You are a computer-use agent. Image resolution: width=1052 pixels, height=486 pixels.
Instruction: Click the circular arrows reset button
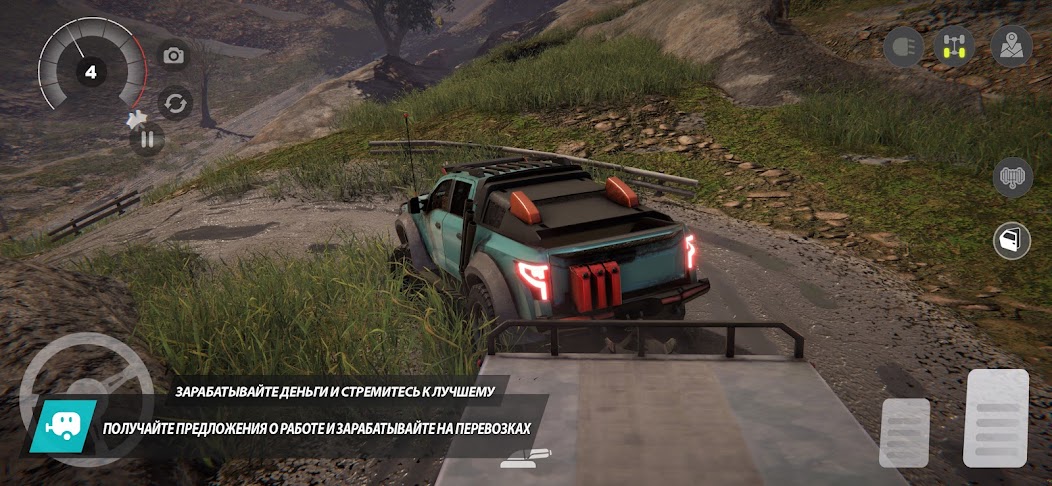176,102
